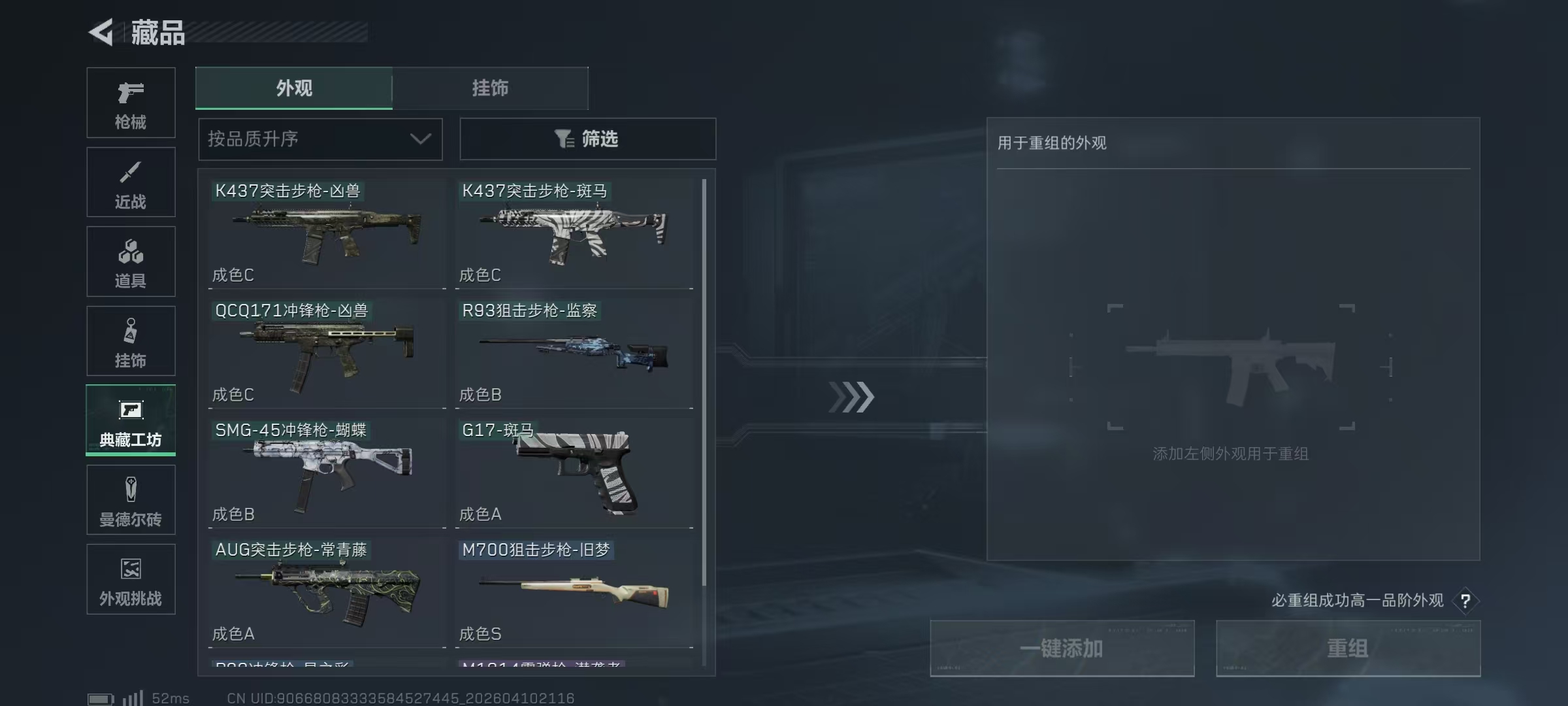The image size is (1568, 706).
Task: Select the M700狙击步枪-旧梦 skin thumbnail
Action: point(575,592)
